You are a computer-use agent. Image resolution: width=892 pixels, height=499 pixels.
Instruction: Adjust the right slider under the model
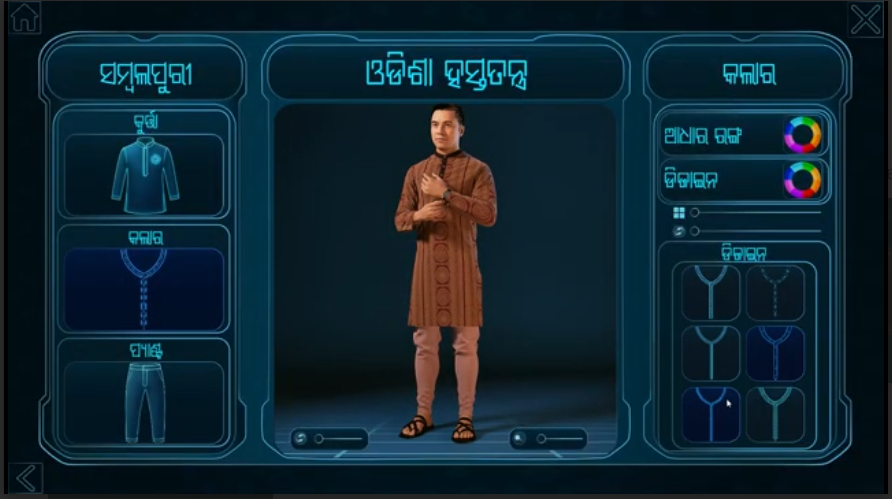point(542,438)
